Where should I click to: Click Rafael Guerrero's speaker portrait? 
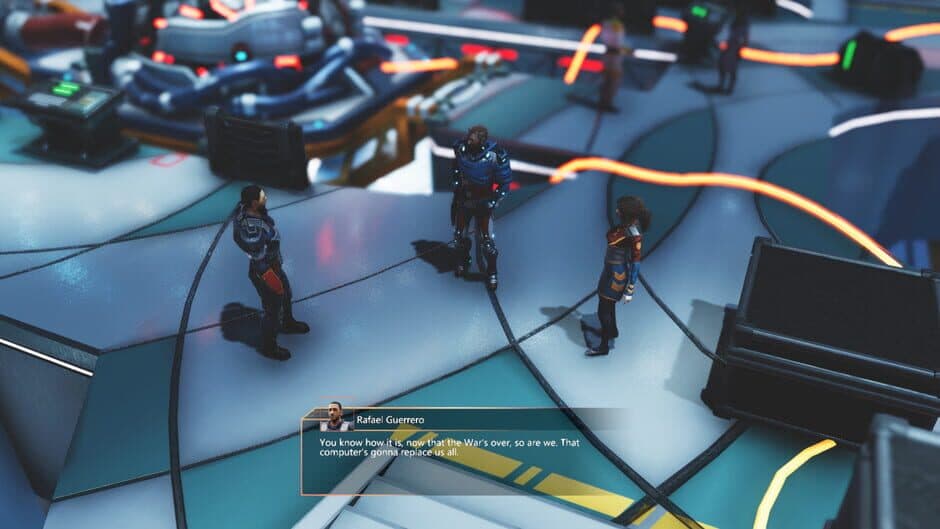click(x=335, y=416)
